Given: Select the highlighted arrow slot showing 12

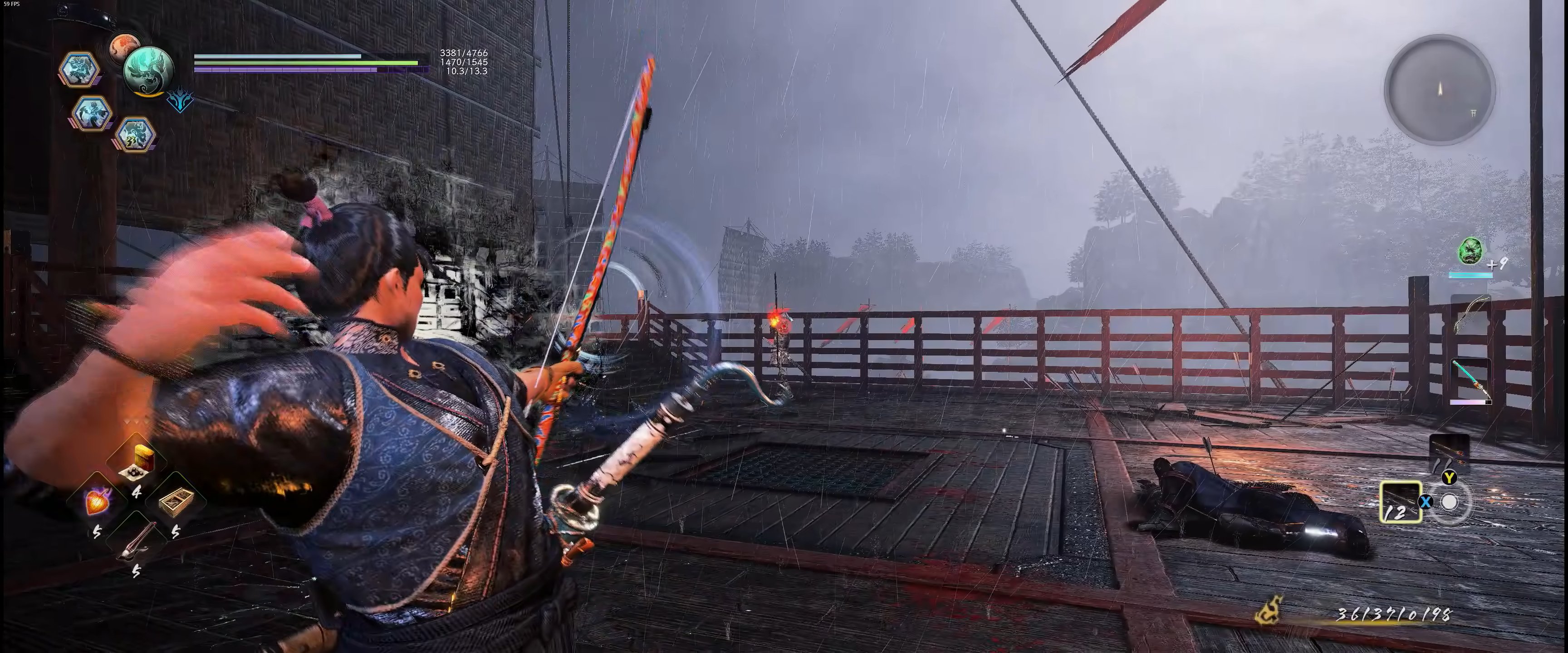Looking at the screenshot, I should coord(1400,502).
